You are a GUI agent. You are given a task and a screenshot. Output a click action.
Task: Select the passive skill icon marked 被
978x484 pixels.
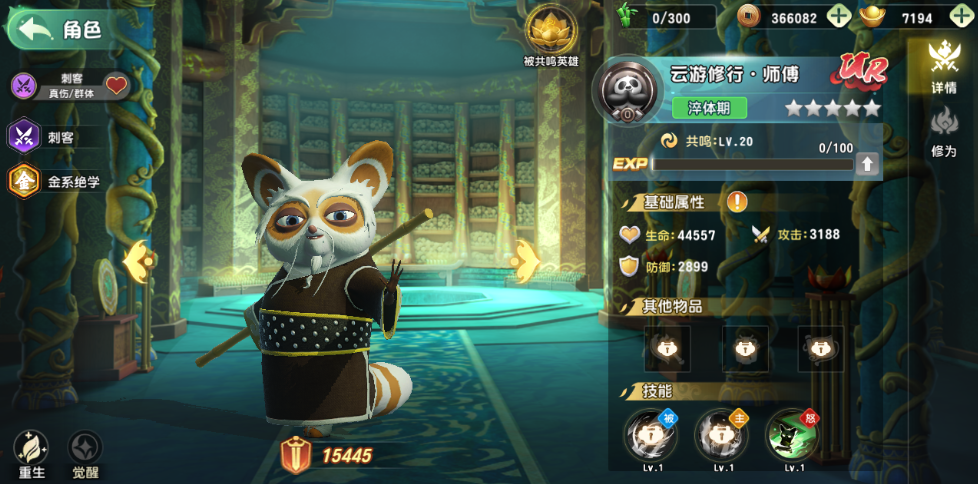(650, 434)
